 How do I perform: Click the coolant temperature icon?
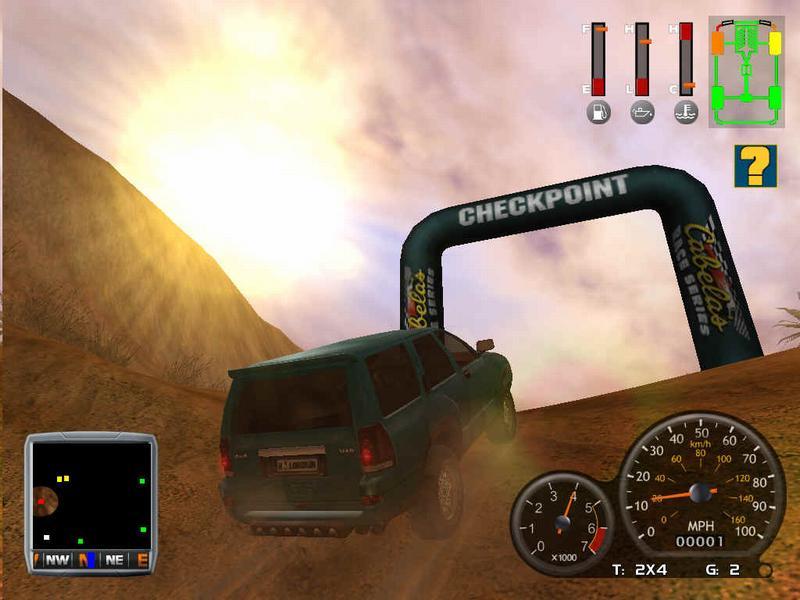(x=686, y=112)
